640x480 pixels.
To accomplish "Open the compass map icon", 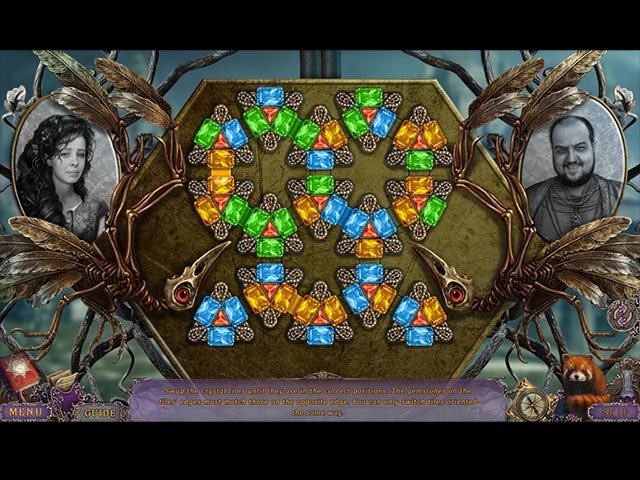I will pos(532,403).
